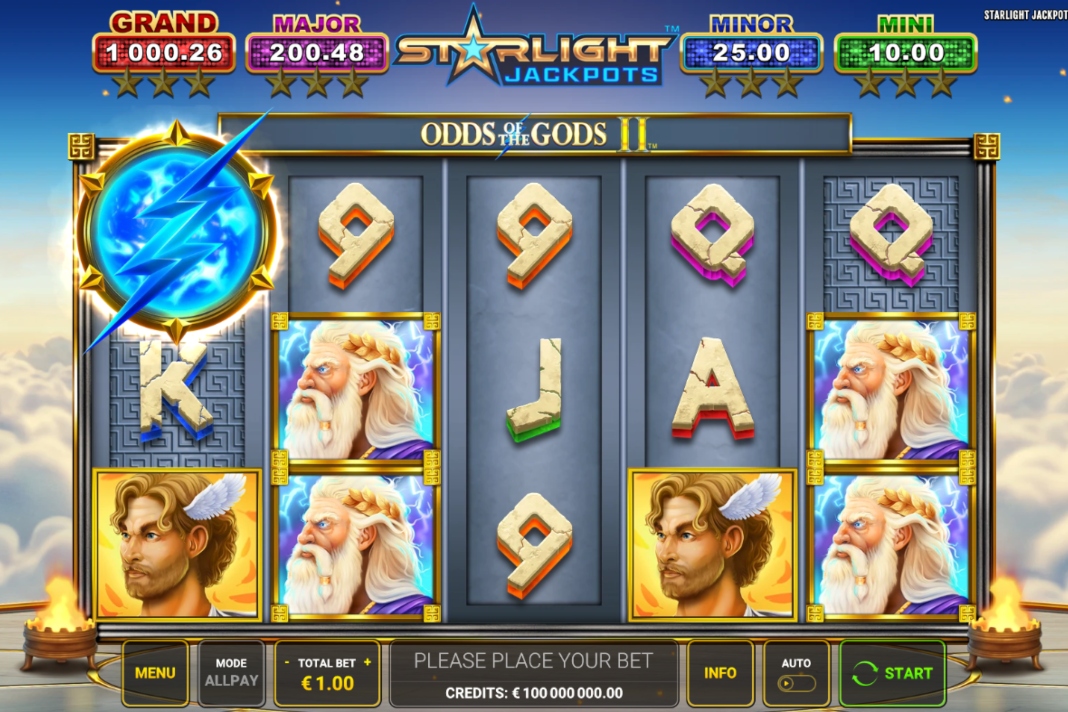Decrease total bet with minus sign
The image size is (1068, 712).
(x=288, y=662)
